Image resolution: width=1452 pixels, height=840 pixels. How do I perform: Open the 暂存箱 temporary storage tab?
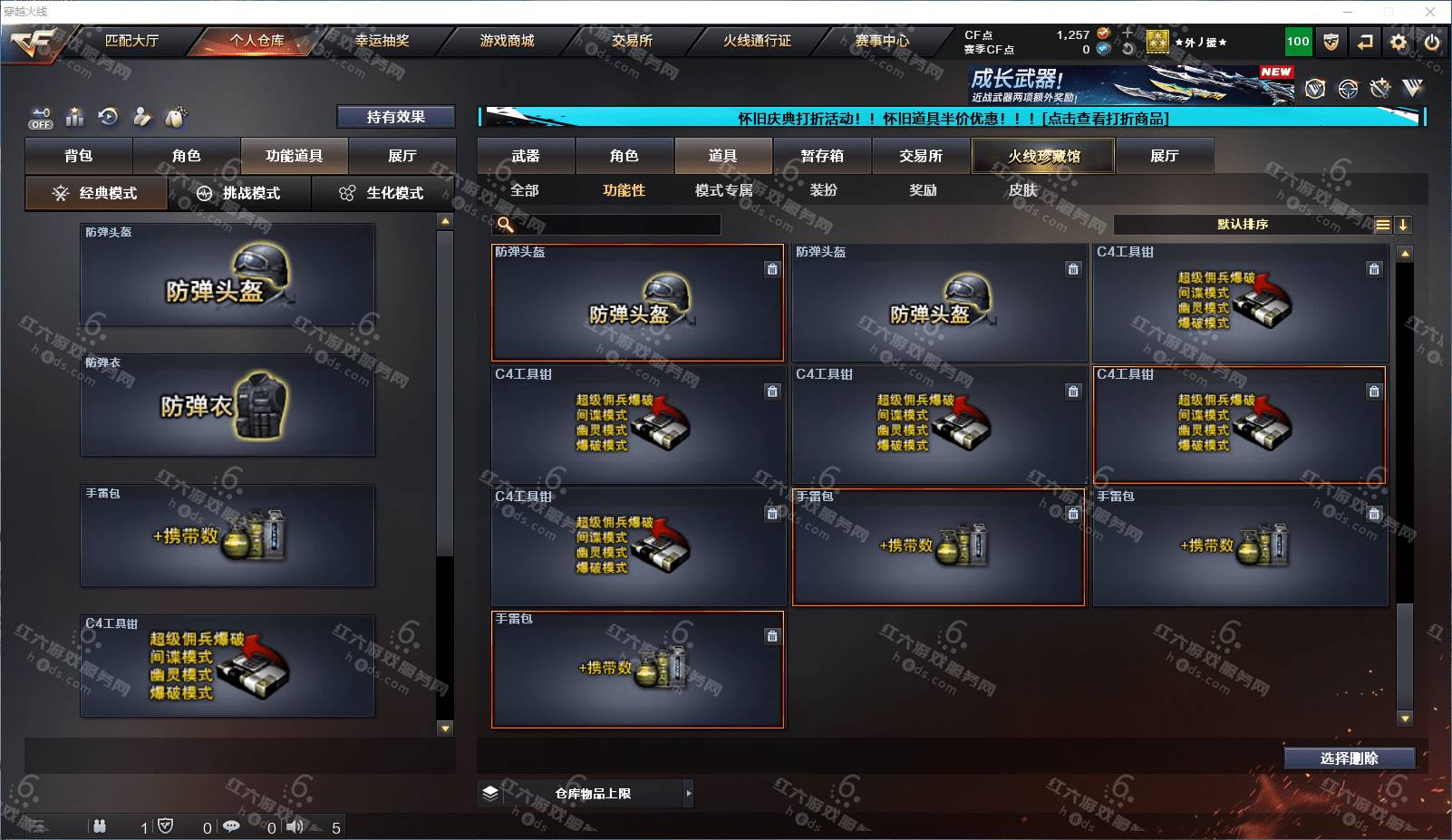point(822,156)
